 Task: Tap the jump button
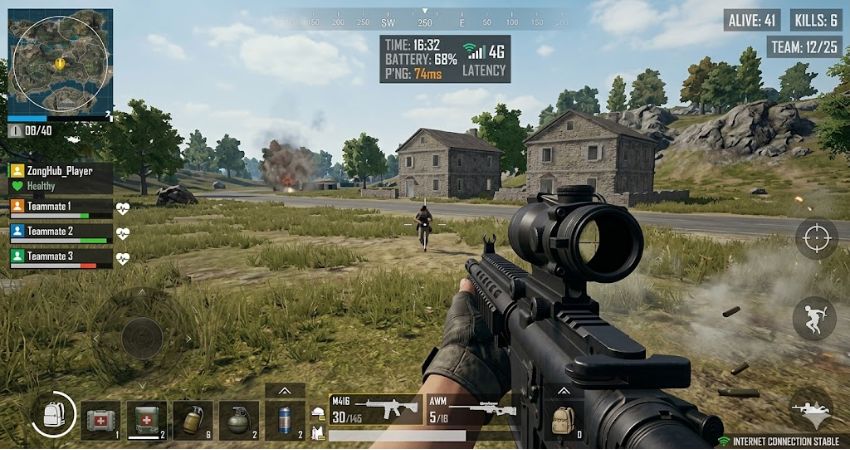pos(814,318)
